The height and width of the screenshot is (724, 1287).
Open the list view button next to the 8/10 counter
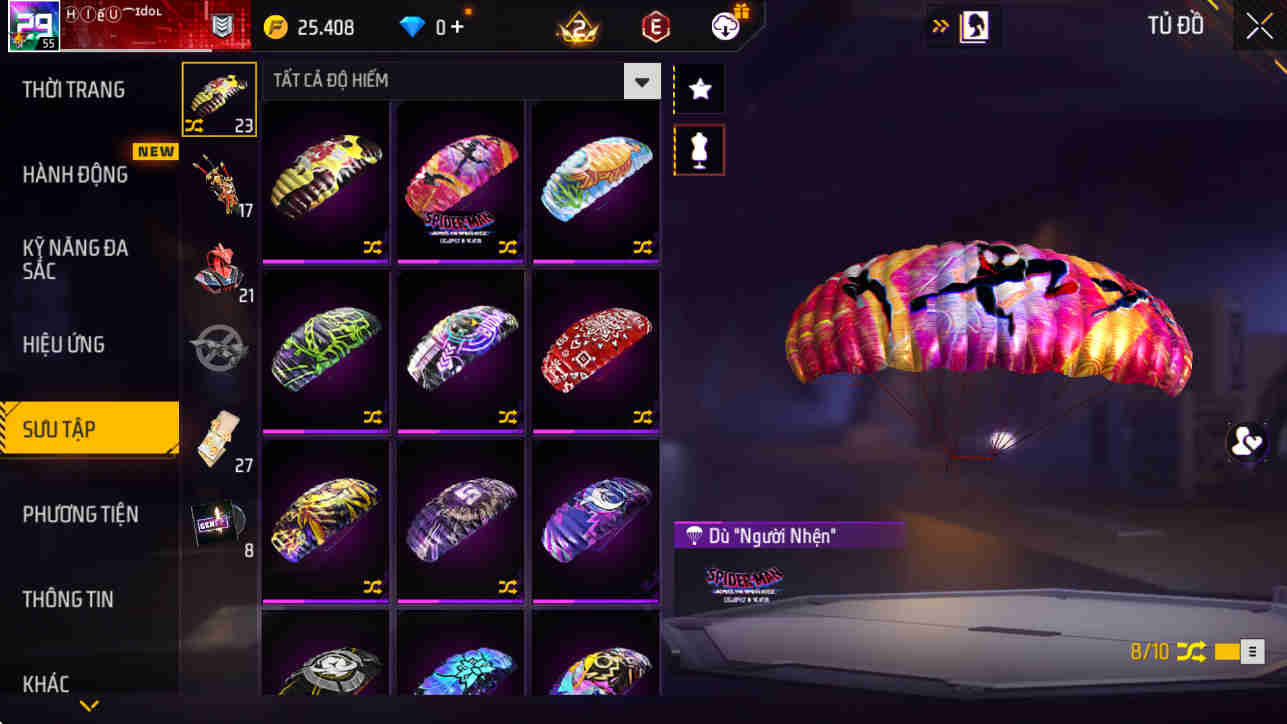coord(1251,650)
